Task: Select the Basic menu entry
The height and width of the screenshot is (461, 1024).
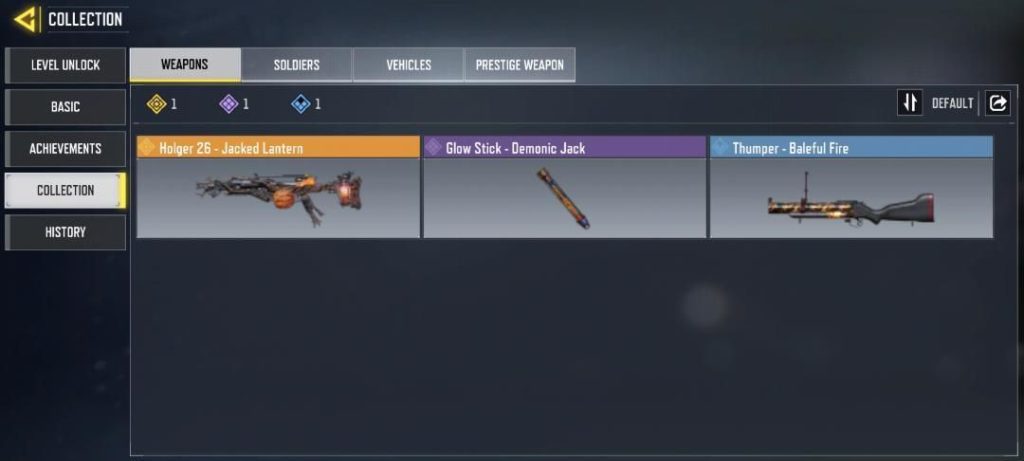Action: [66, 107]
